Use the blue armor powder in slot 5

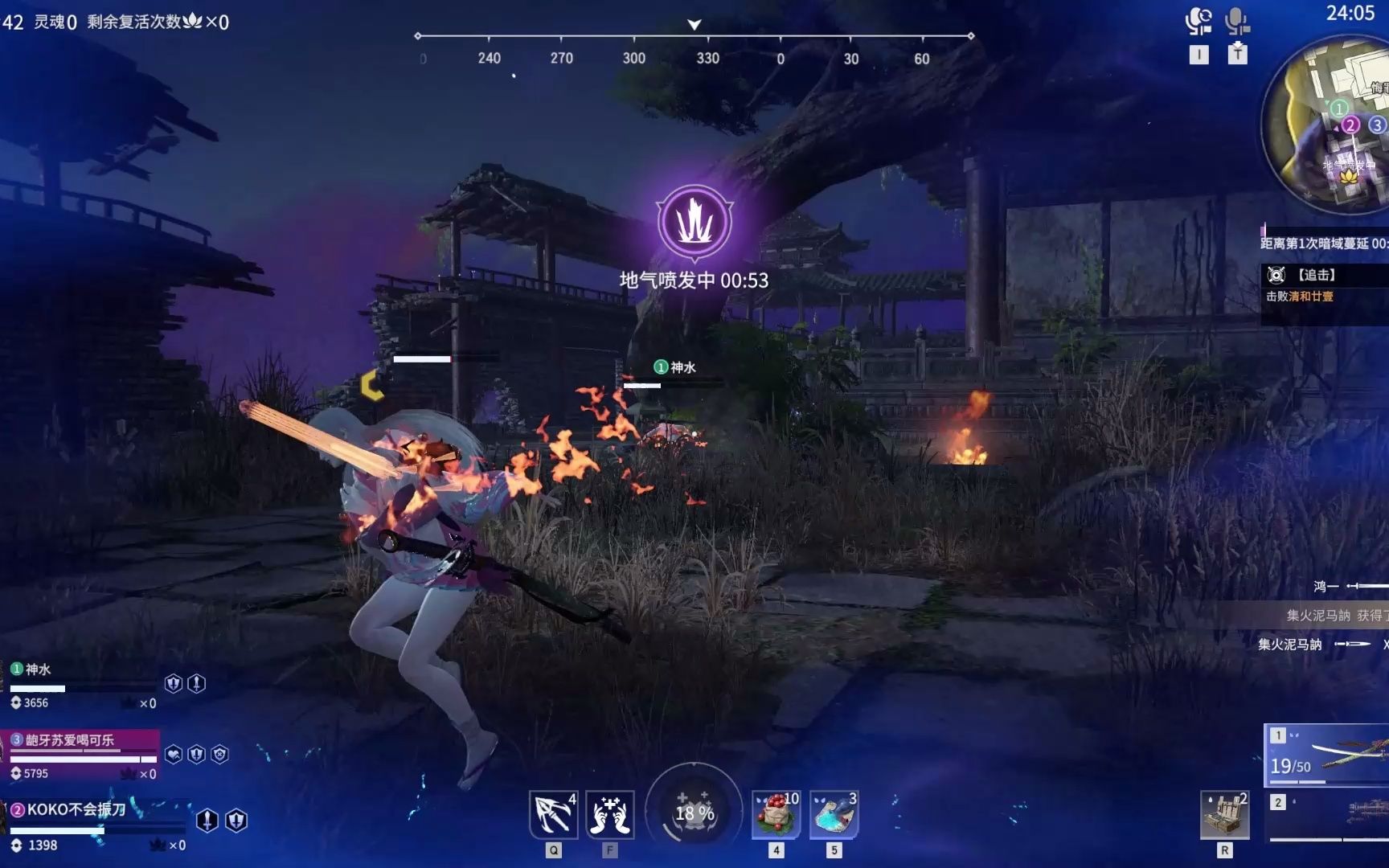(834, 814)
